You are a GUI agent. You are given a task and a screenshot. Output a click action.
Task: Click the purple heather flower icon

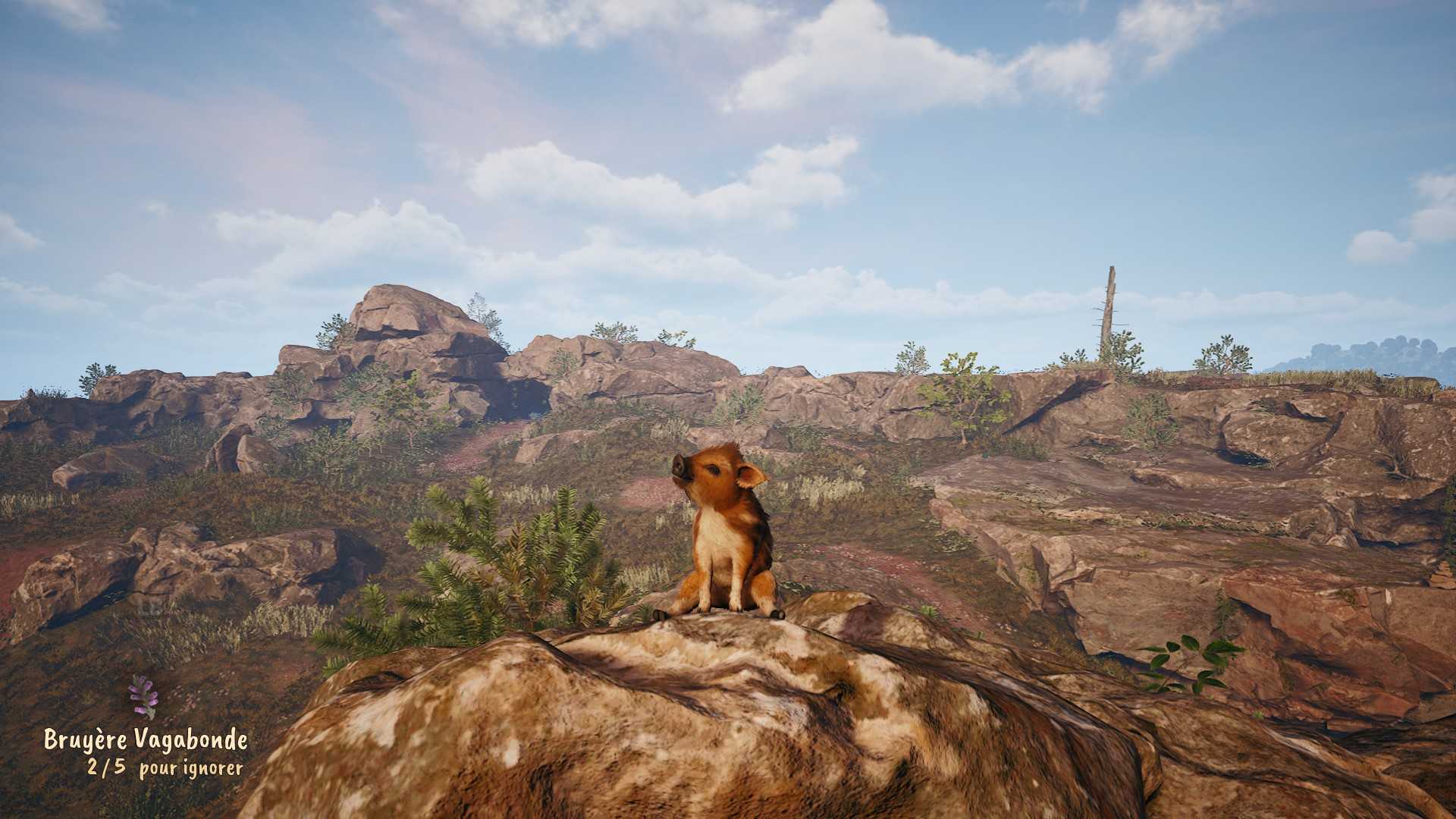(143, 696)
